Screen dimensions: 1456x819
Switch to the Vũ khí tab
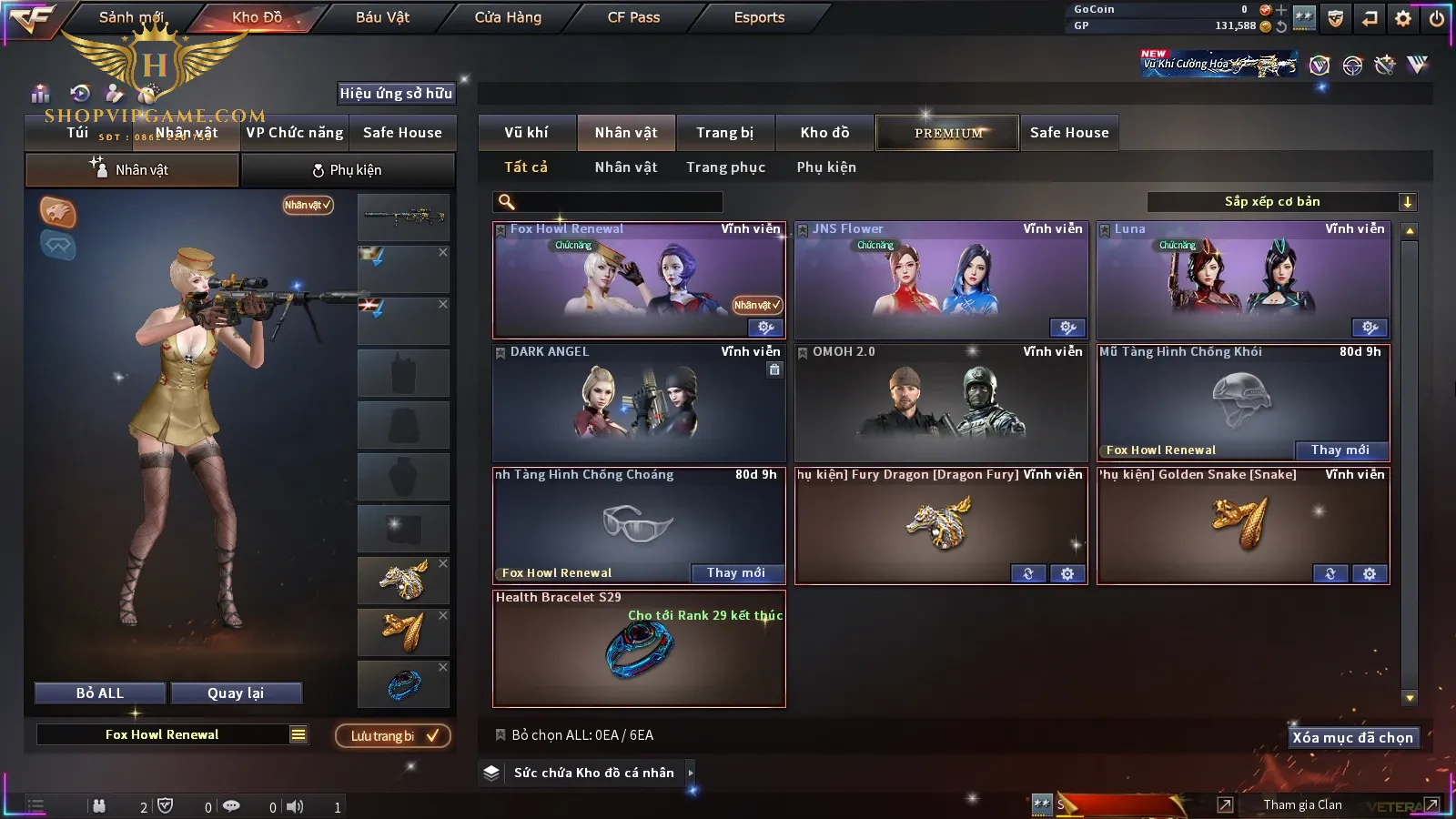coord(526,133)
